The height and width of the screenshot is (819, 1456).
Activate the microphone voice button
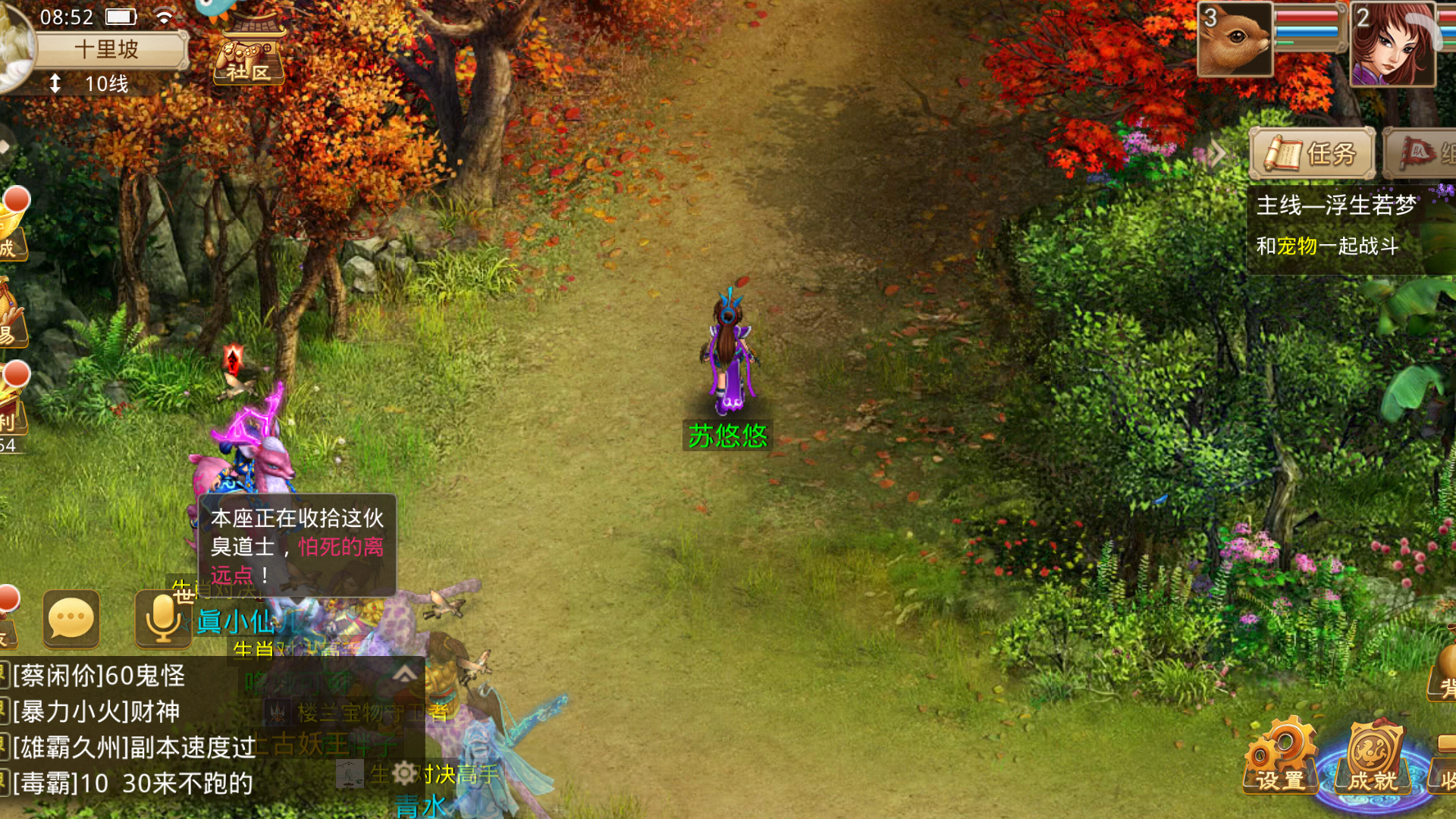[x=162, y=620]
